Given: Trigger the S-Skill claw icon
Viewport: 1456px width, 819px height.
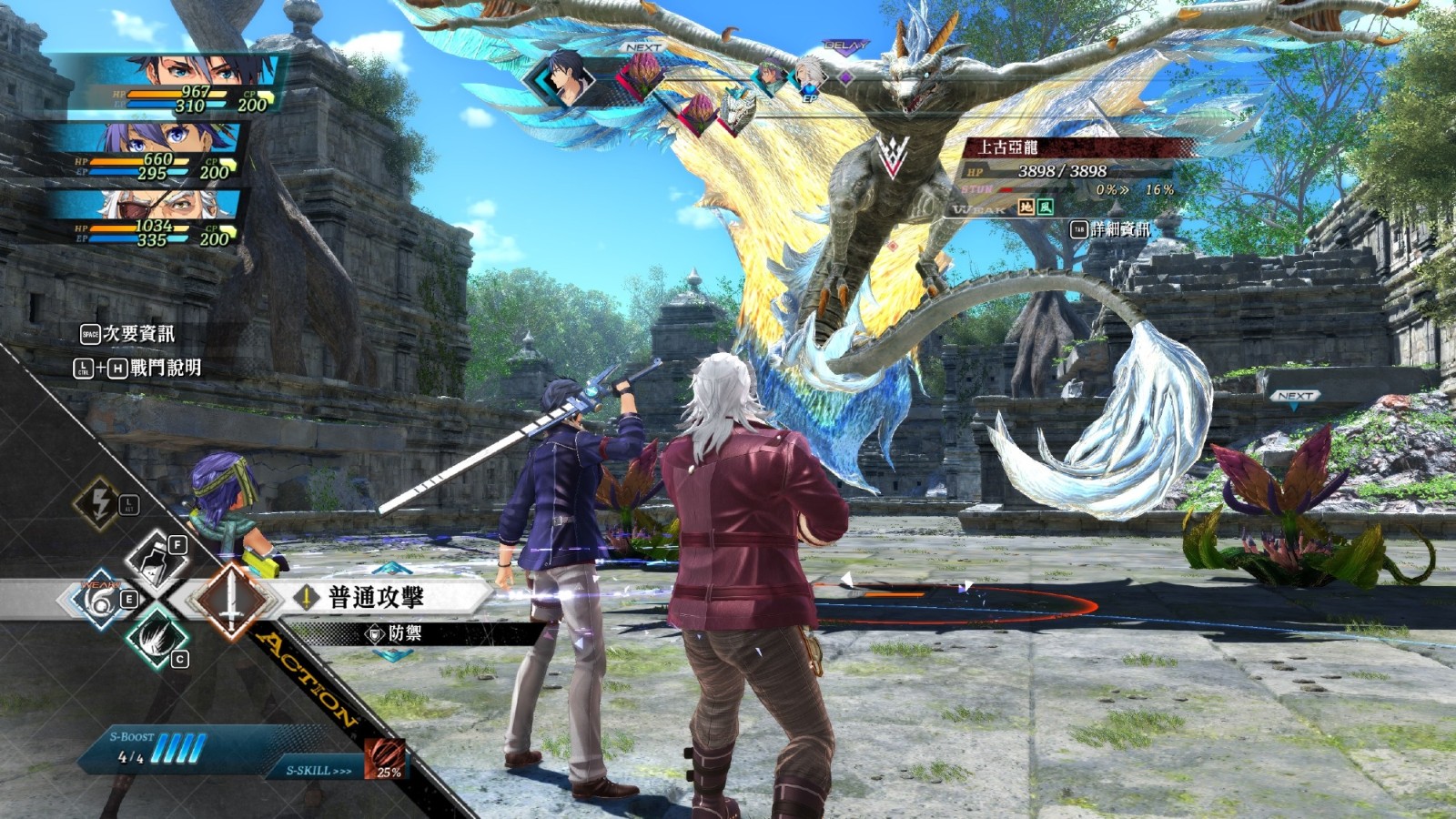Looking at the screenshot, I should pos(384,759).
